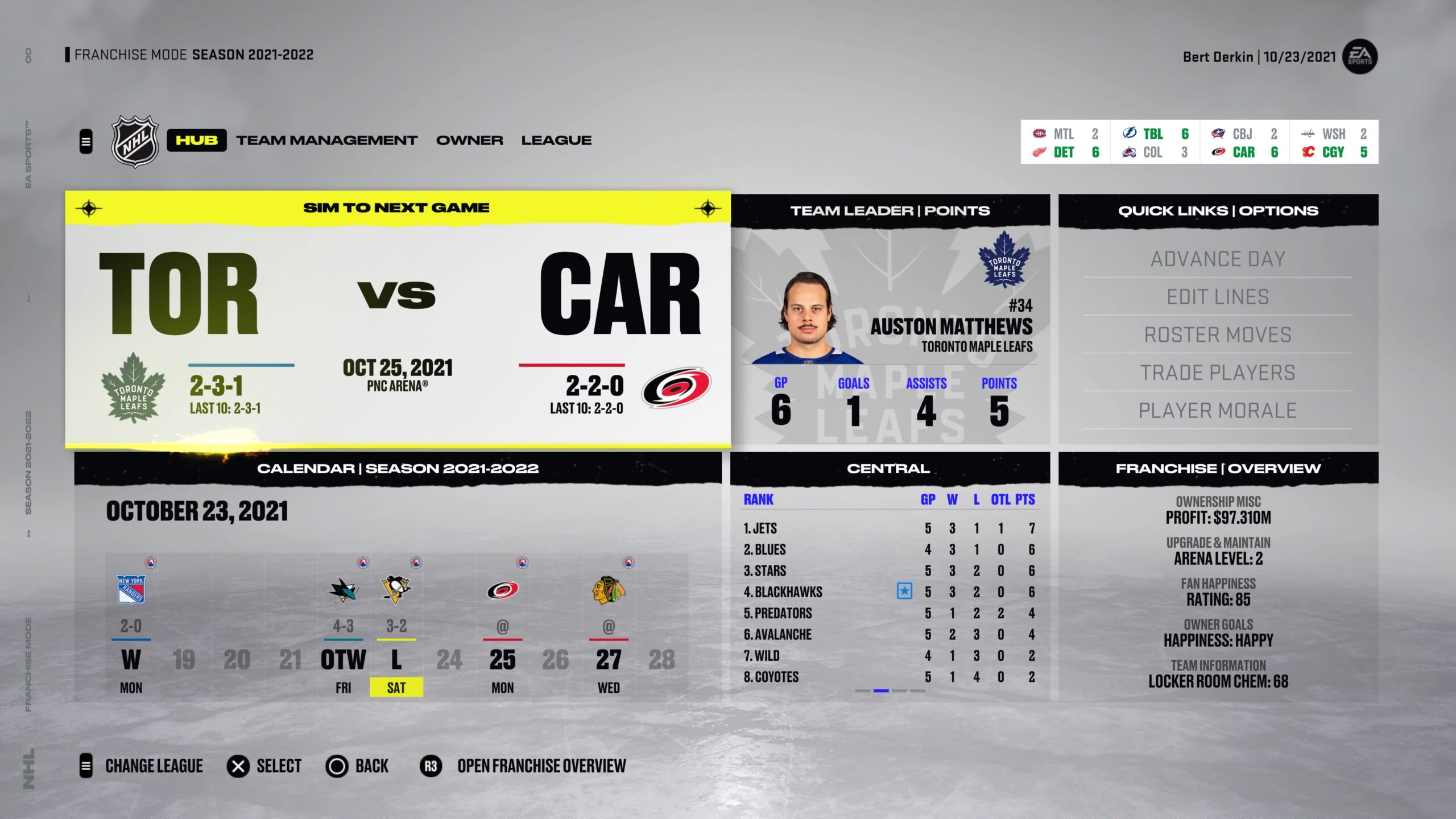Click the Blackhawks logo for the October 27 game
Screen dimensions: 1456x819
(x=609, y=591)
